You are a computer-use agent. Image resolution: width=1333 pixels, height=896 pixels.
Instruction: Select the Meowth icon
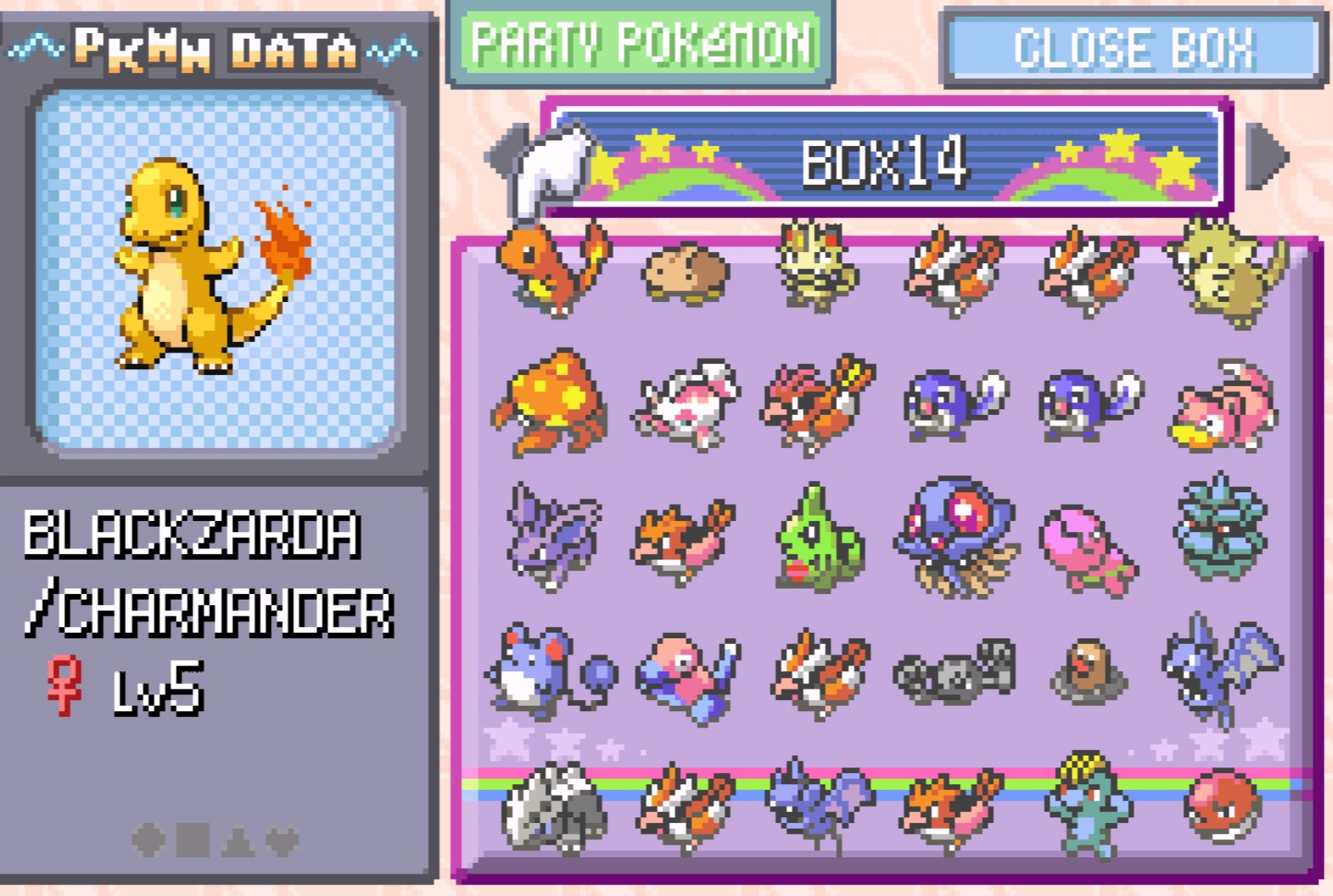pos(819,265)
